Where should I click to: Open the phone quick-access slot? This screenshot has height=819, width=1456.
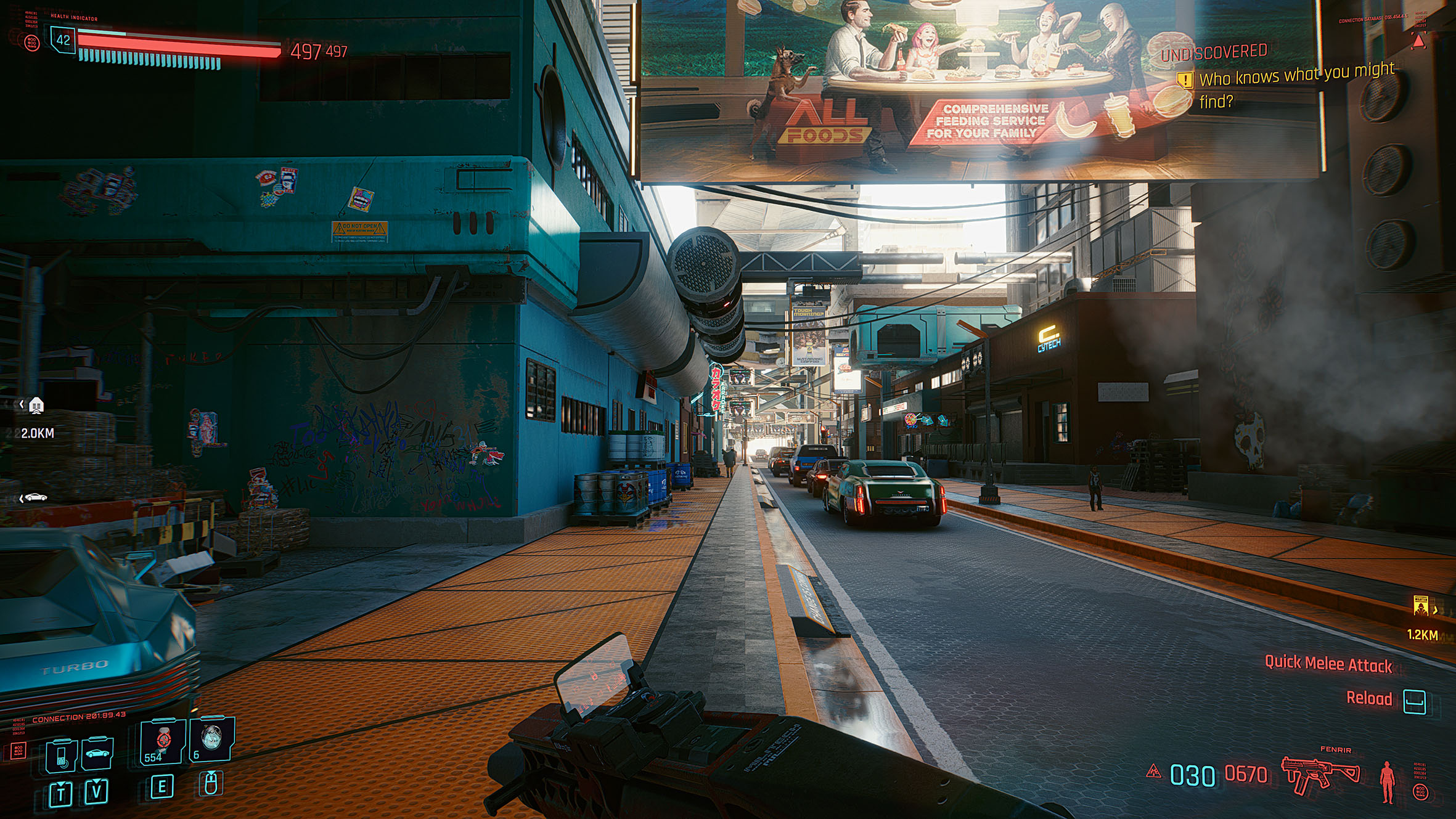[x=62, y=755]
